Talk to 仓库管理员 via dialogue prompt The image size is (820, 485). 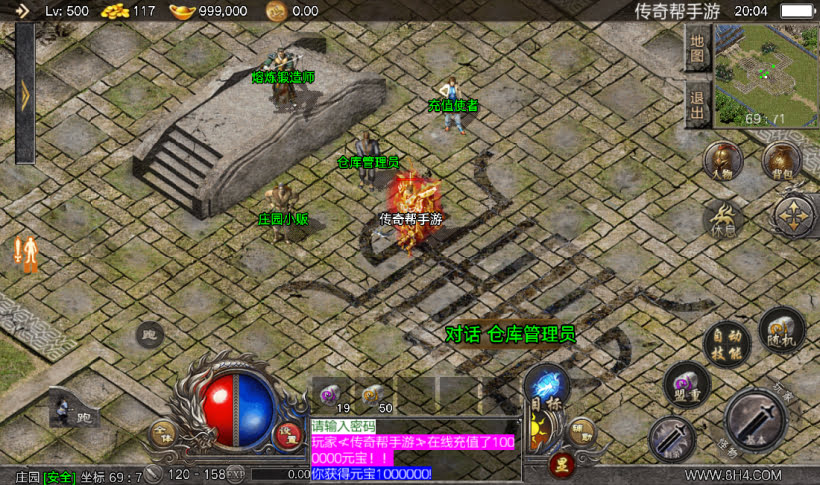[x=510, y=334]
